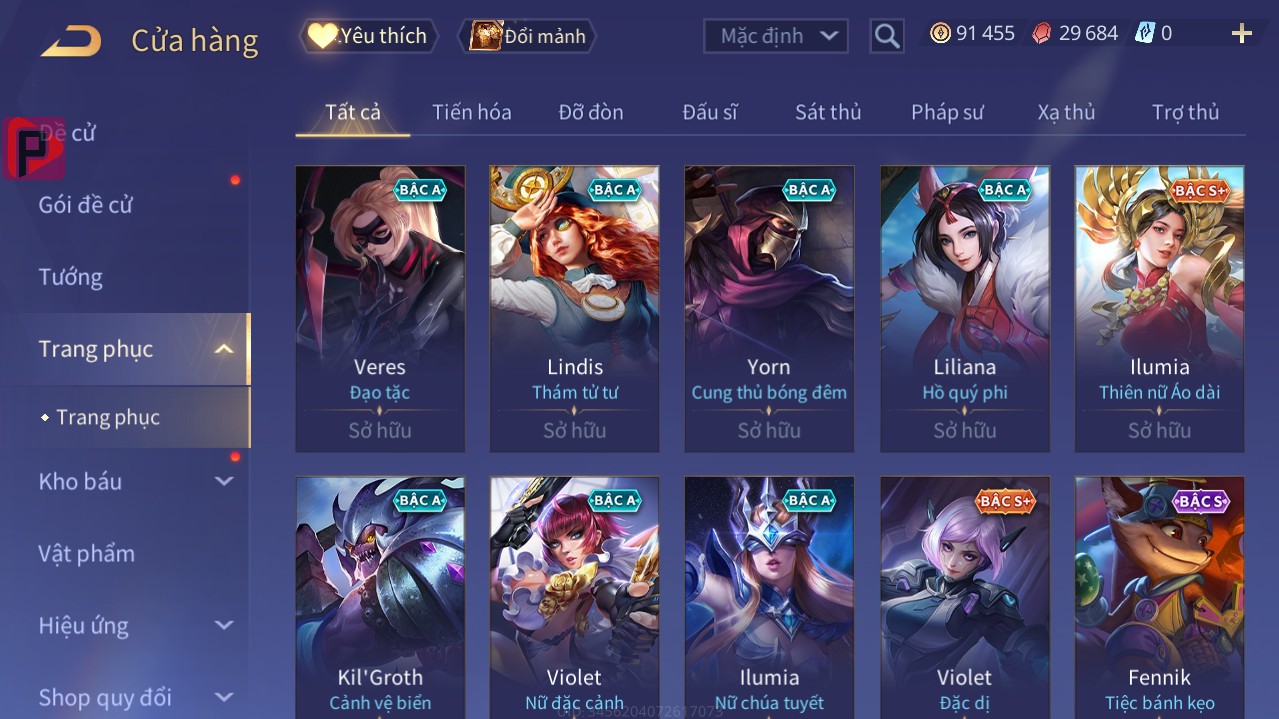Viewport: 1279px width, 719px height.
Task: Select the Pháp sư tab
Action: pos(947,112)
